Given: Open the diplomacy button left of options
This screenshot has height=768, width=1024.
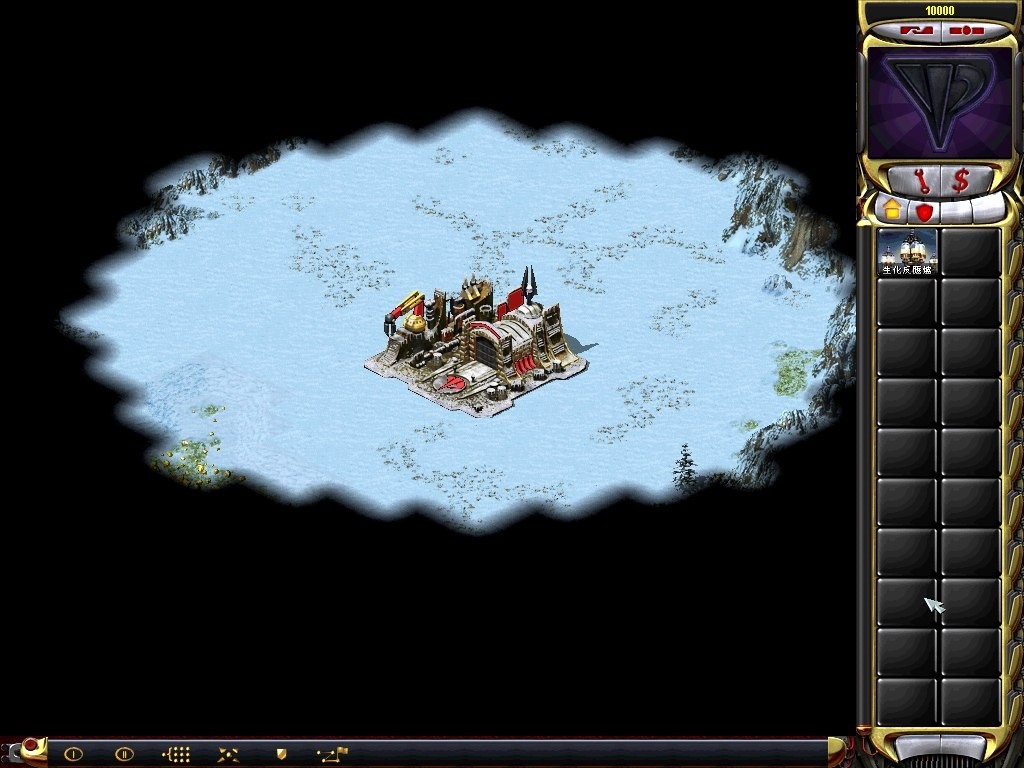Looking at the screenshot, I should [915, 31].
